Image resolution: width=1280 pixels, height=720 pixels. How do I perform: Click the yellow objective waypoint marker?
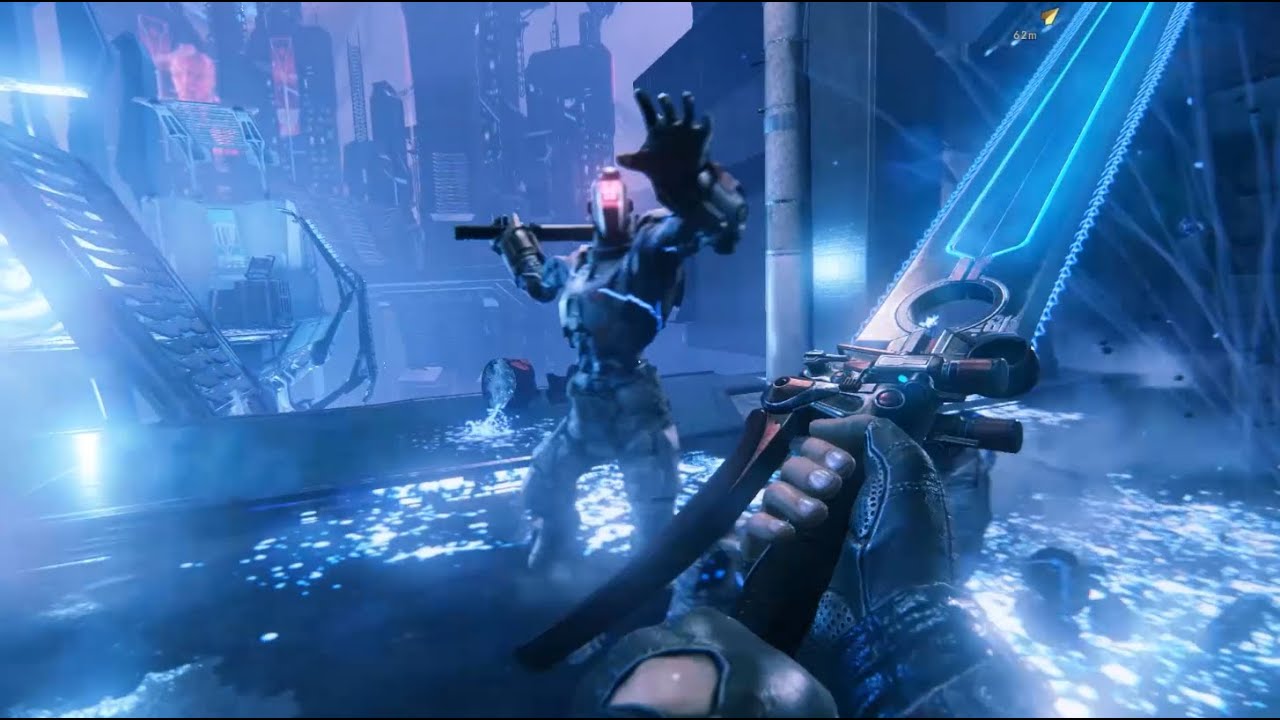click(x=1049, y=16)
